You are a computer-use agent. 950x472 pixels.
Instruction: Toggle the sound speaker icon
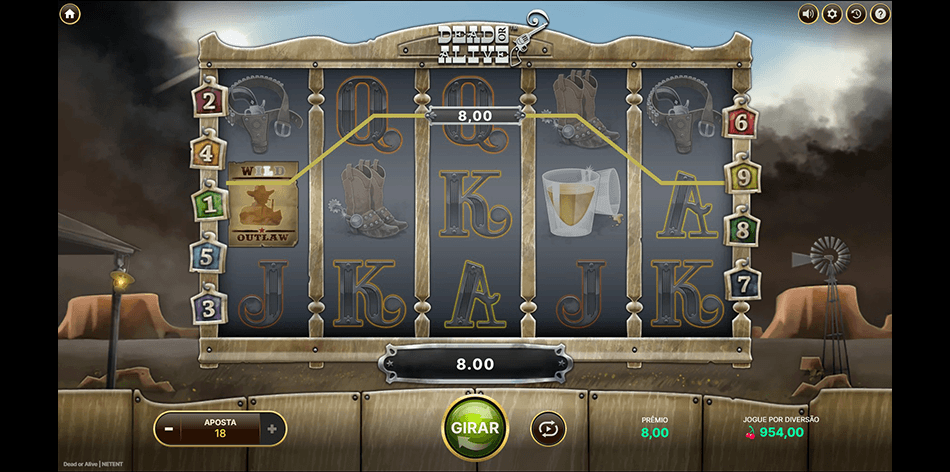pyautogui.click(x=808, y=14)
